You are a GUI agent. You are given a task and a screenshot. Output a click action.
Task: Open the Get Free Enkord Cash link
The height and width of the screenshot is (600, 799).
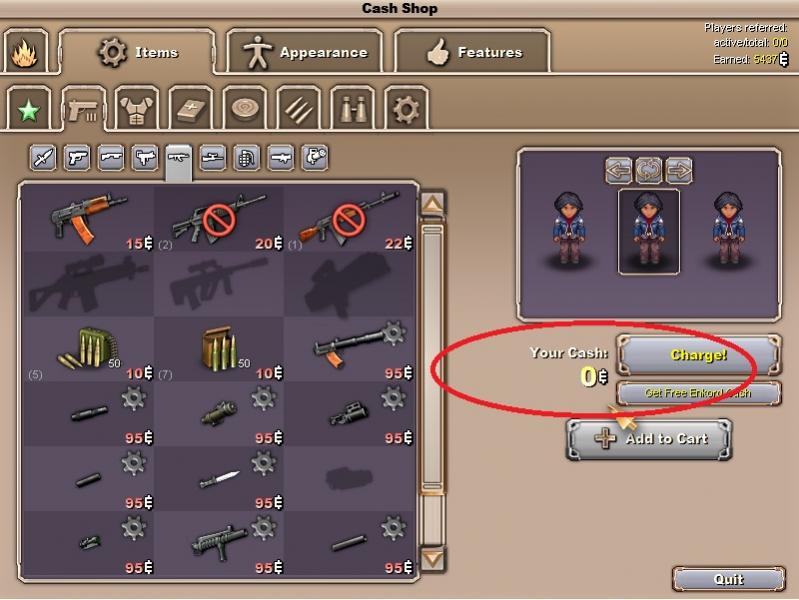pos(698,393)
